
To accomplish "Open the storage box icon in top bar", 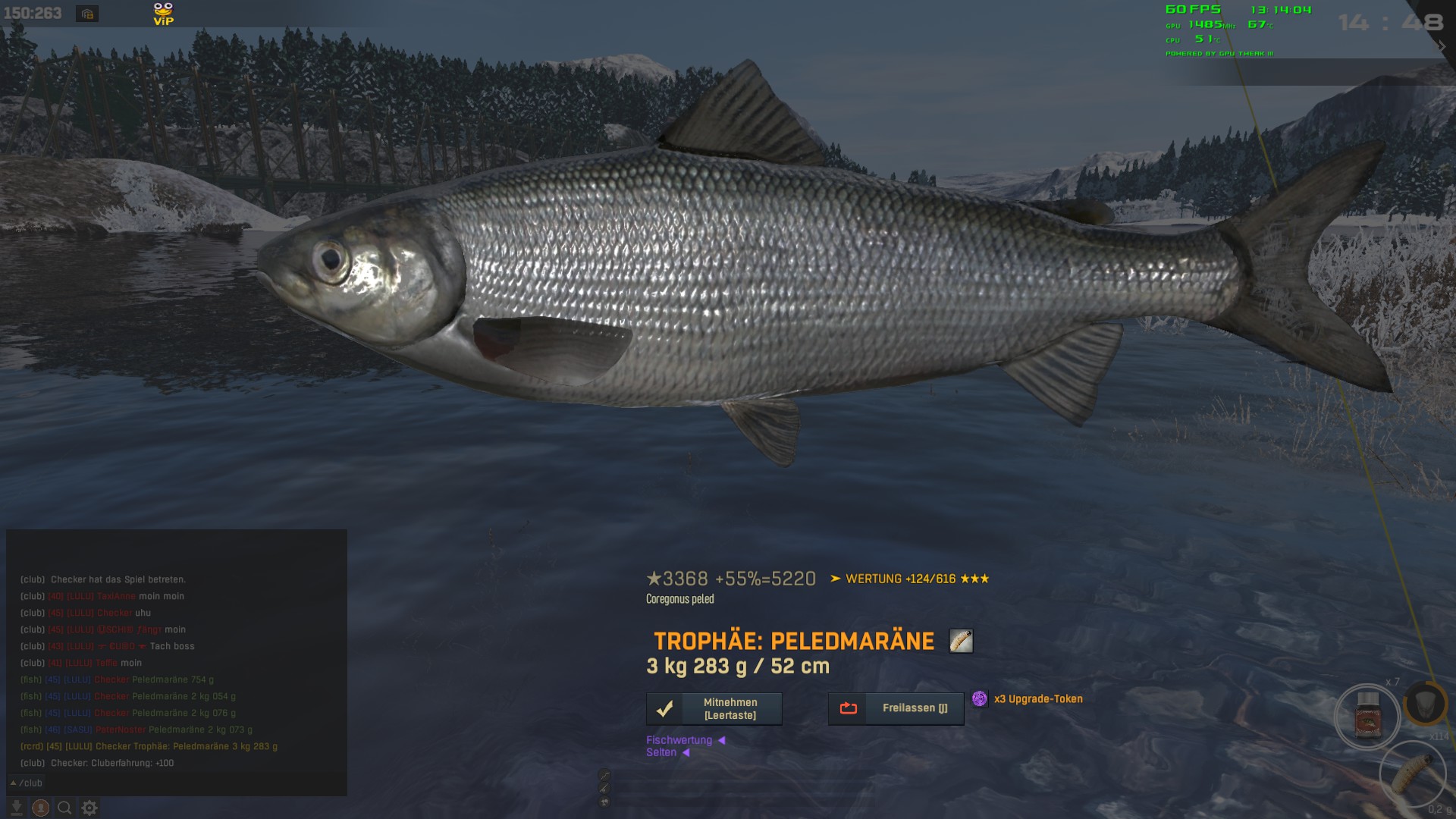I will coord(87,14).
